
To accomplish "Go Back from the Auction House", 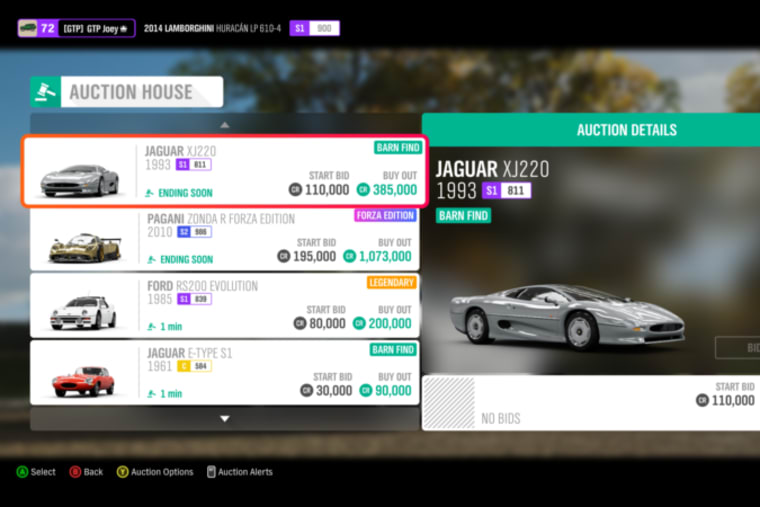I will coord(93,472).
